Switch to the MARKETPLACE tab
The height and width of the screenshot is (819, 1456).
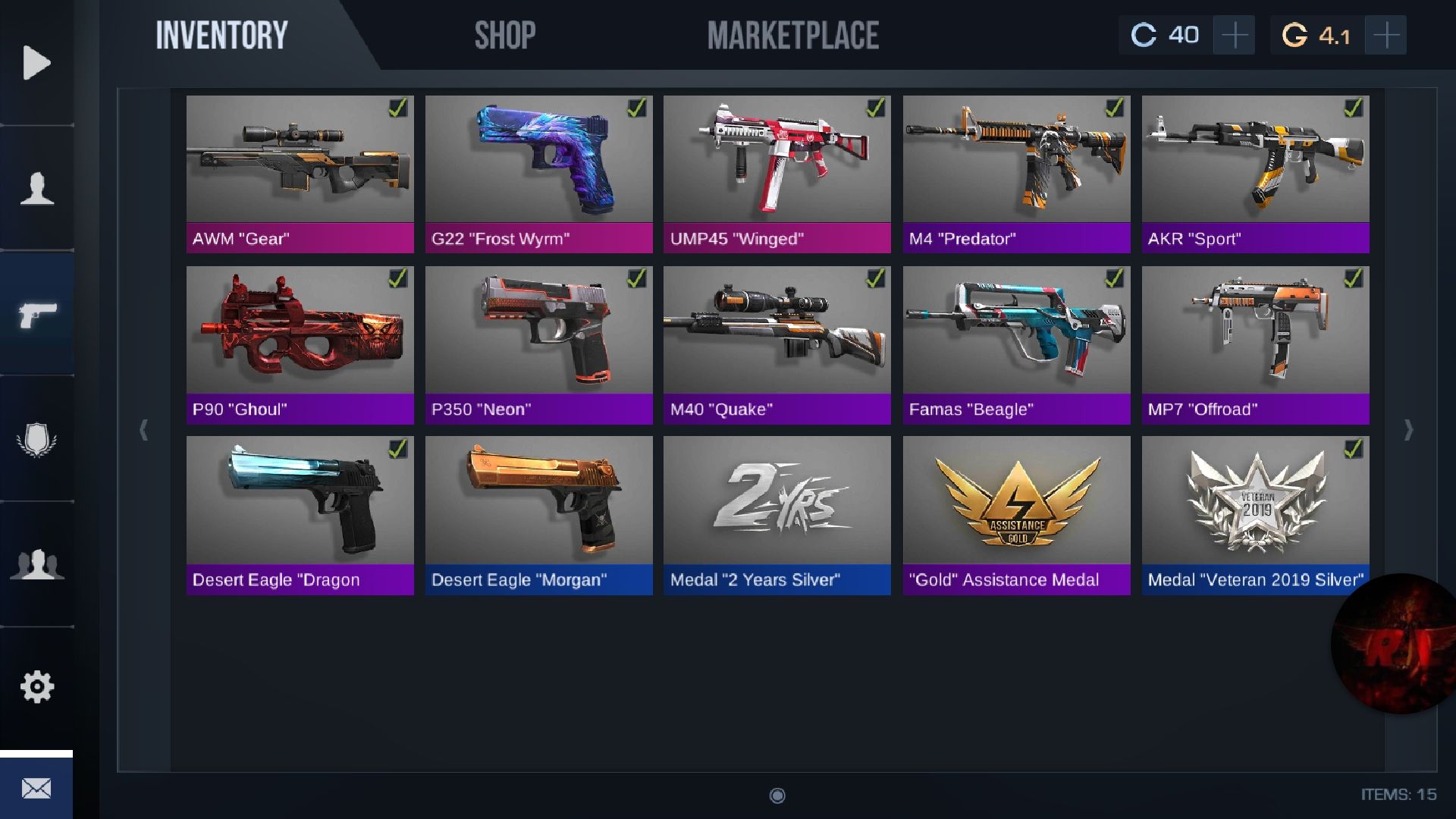coord(792,34)
